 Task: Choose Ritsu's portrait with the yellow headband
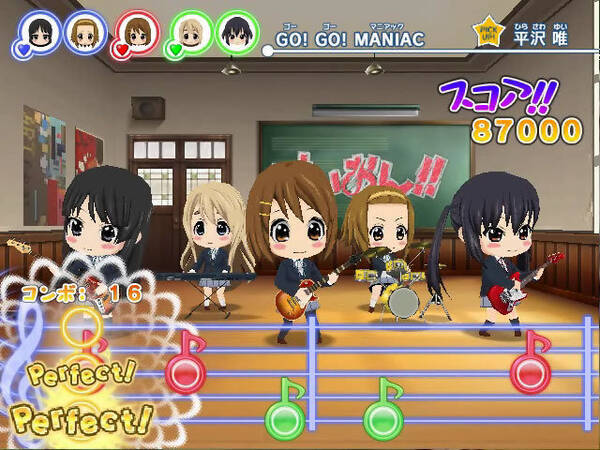click(x=86, y=31)
